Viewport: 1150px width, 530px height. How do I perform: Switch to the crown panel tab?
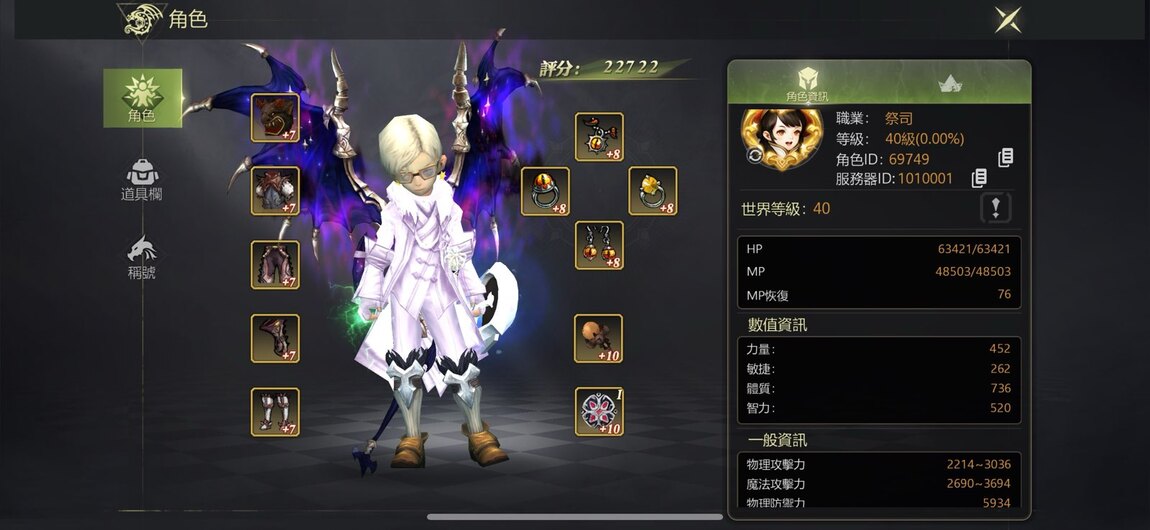pyautogui.click(x=950, y=84)
